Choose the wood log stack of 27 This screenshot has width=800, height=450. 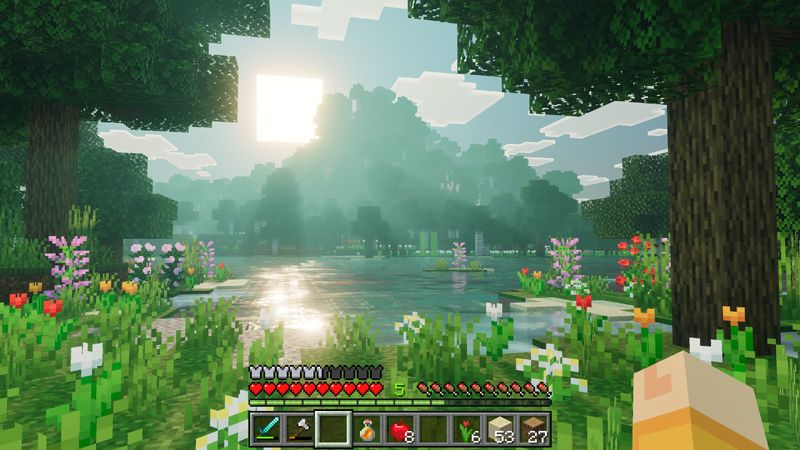535,430
